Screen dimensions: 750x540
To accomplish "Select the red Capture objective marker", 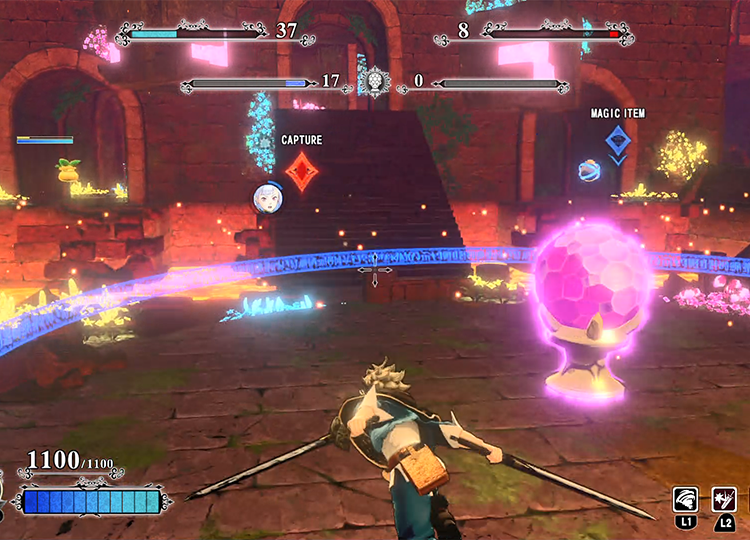I will pos(301,171).
